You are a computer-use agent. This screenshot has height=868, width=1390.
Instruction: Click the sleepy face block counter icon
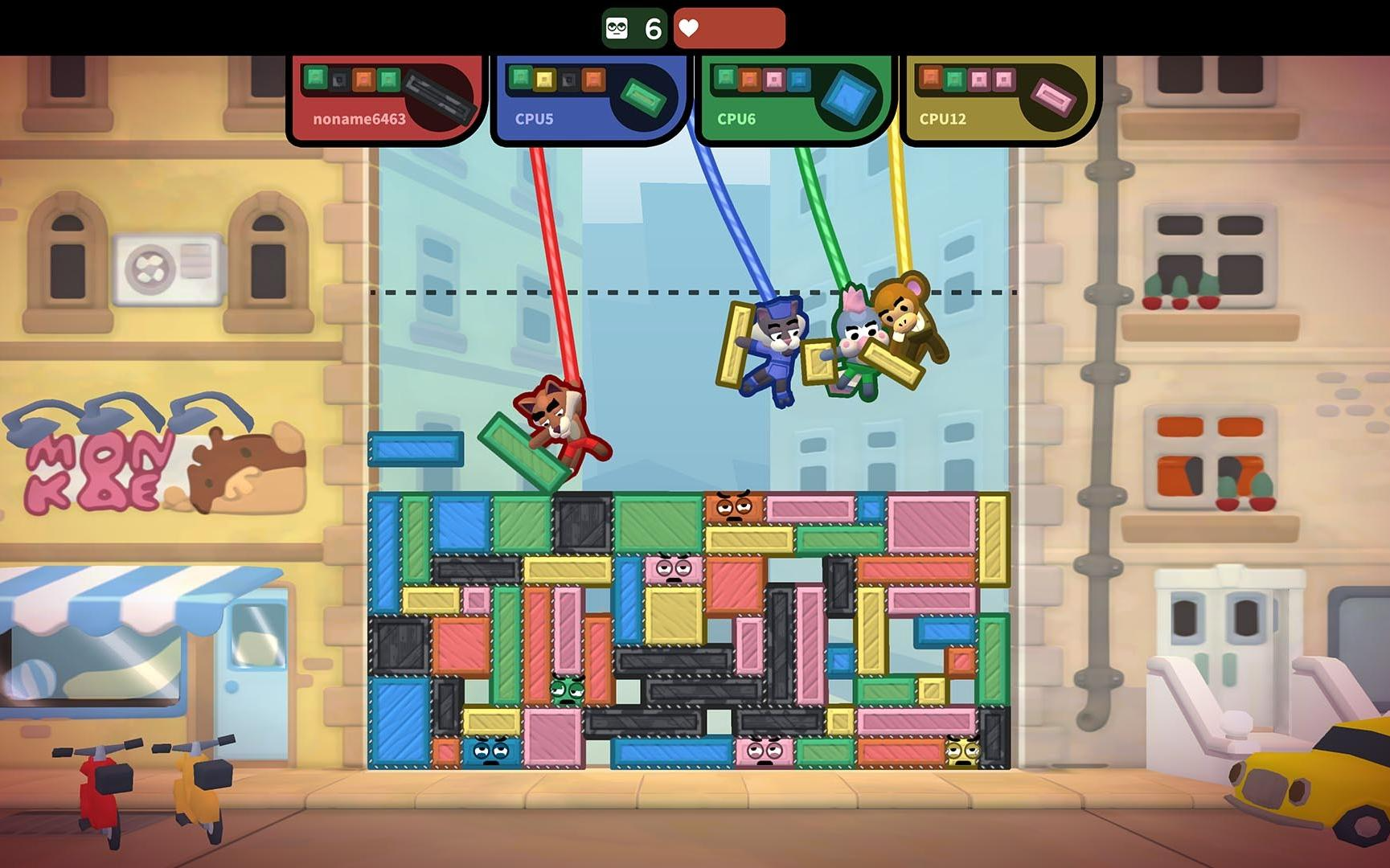click(617, 29)
